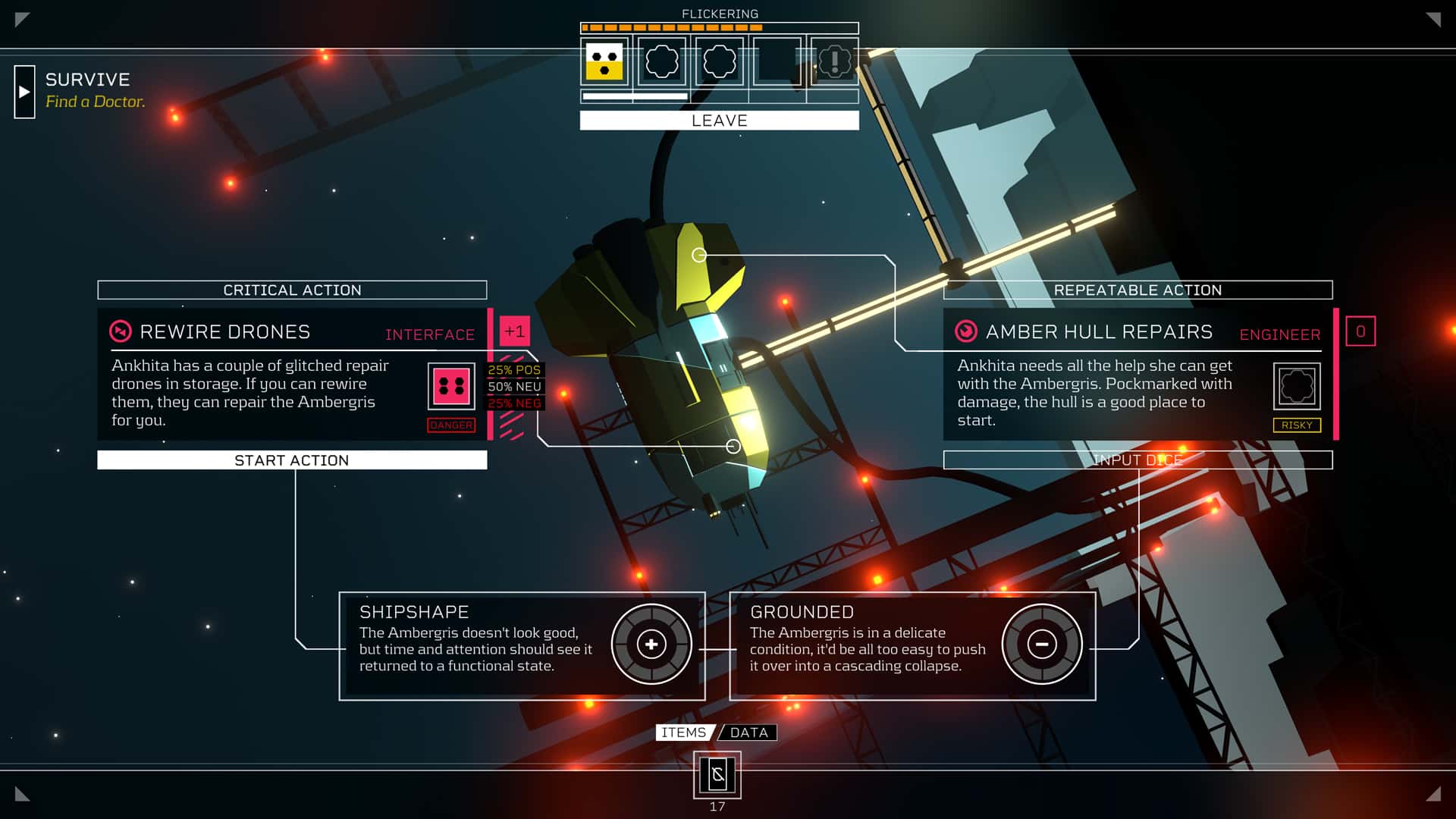Click START ACTION under Rewire Drones
1456x819 pixels.
click(x=292, y=460)
